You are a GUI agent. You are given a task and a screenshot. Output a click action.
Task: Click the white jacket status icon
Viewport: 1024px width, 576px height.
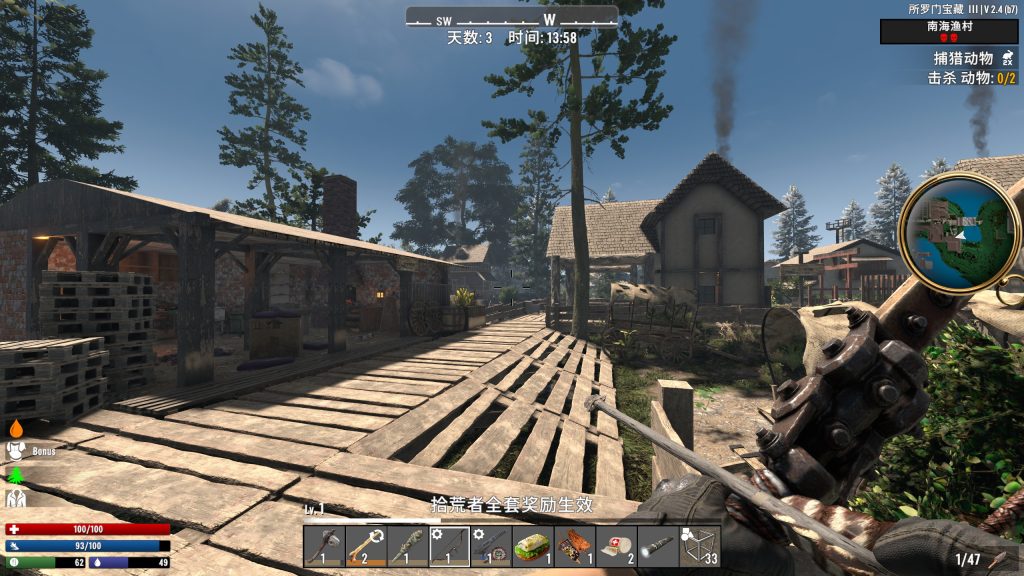pyautogui.click(x=16, y=497)
